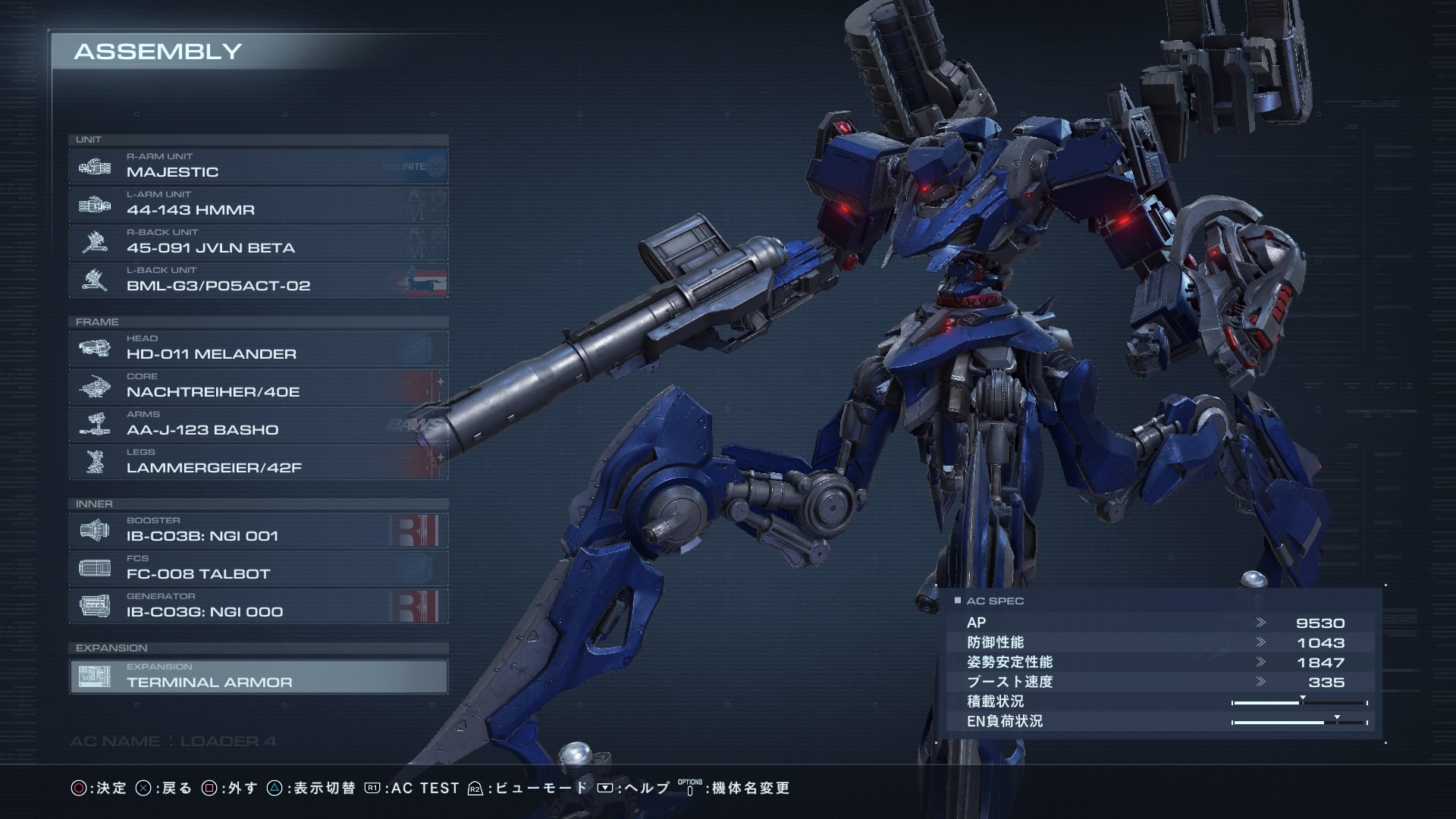Select the NACHTREIHER/40E core slot
This screenshot has height=819, width=1456.
point(258,386)
